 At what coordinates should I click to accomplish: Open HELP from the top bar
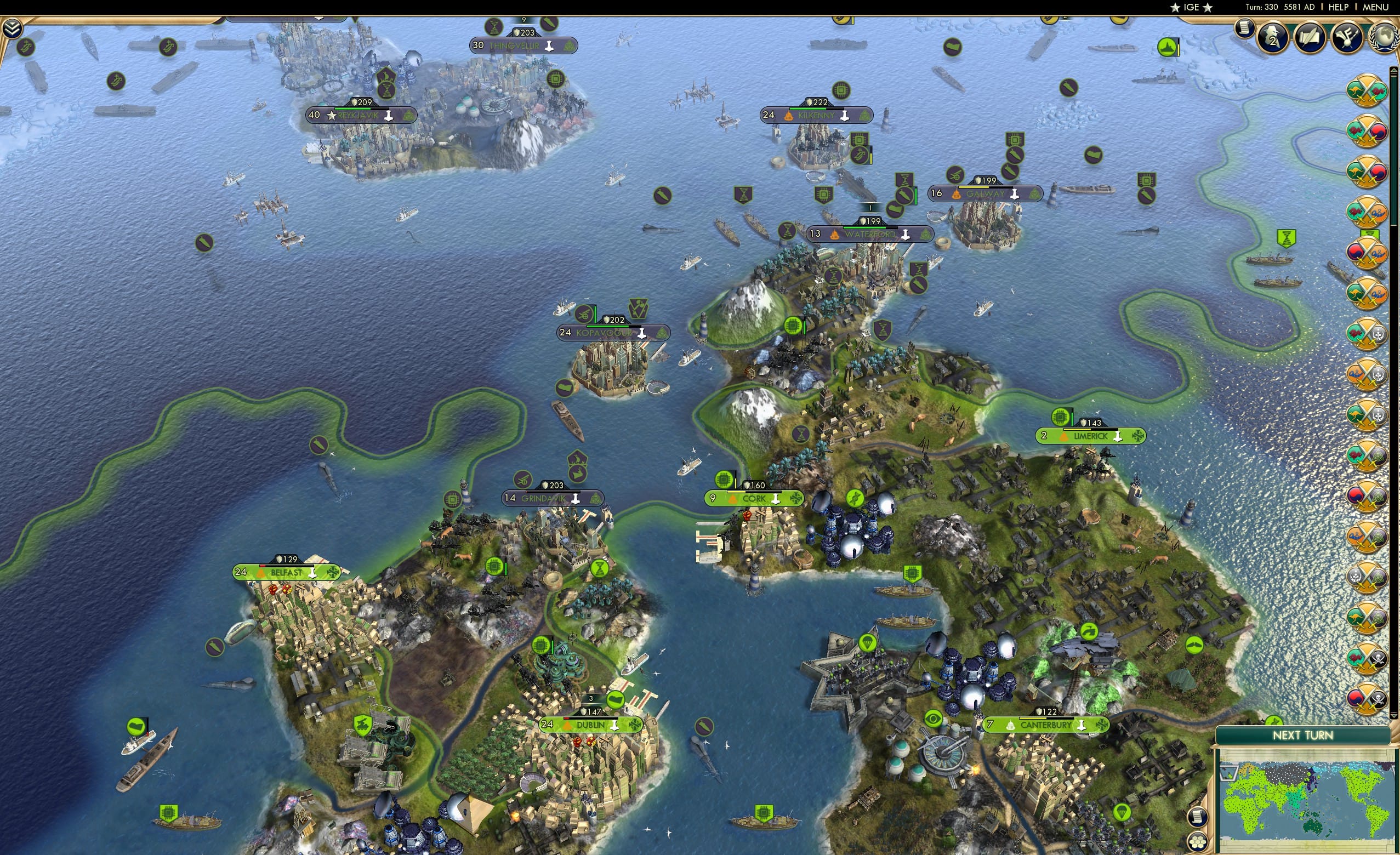coord(1339,7)
